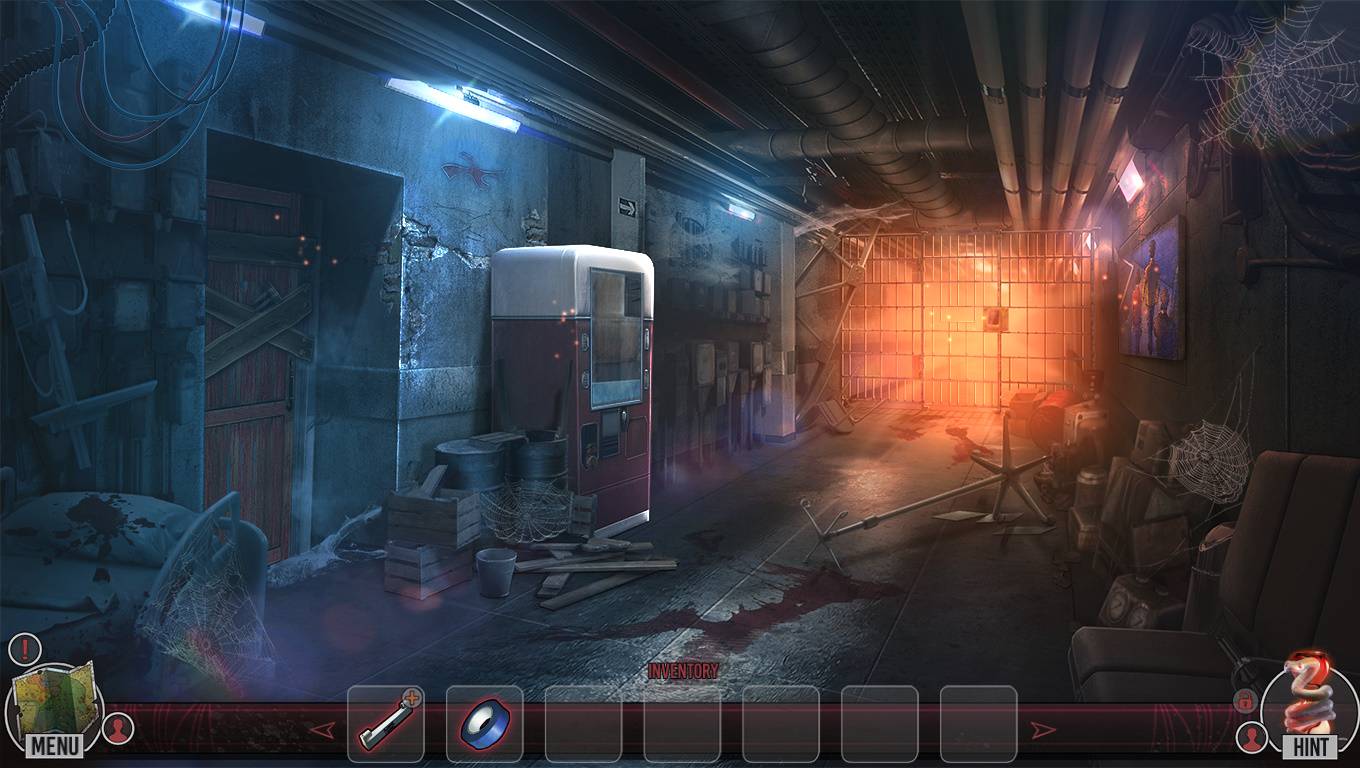Select the metal key inventory item
1360x768 pixels.
[385, 723]
